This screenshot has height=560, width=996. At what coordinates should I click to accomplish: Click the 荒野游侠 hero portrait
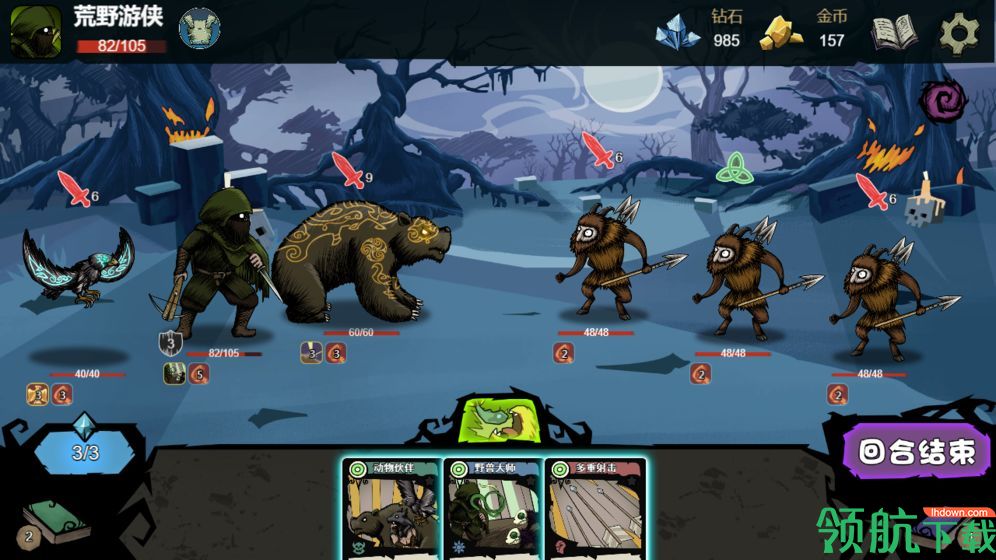click(x=36, y=31)
